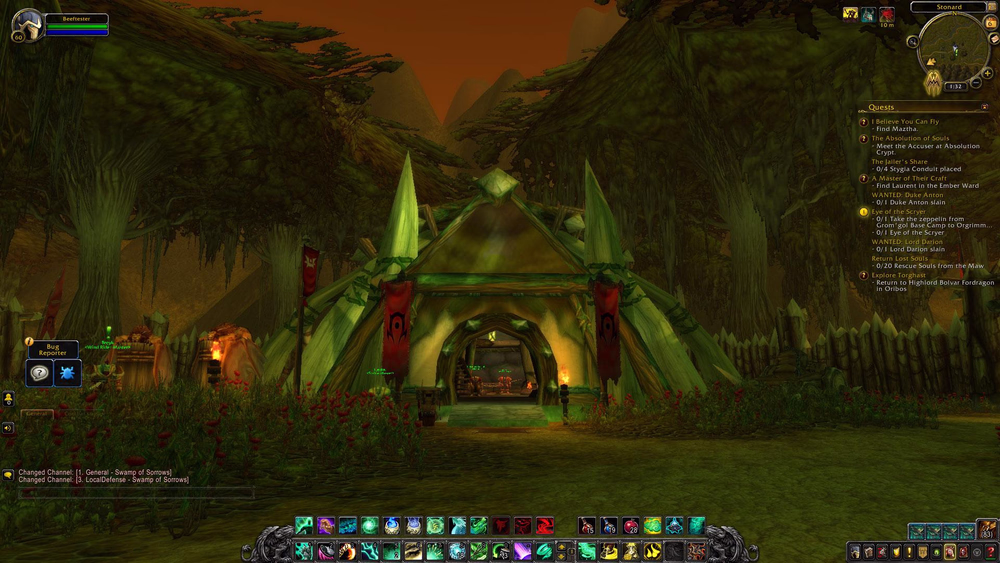1000x563 pixels.
Task: Open the Bug Reporter blue bug button
Action: [x=65, y=372]
